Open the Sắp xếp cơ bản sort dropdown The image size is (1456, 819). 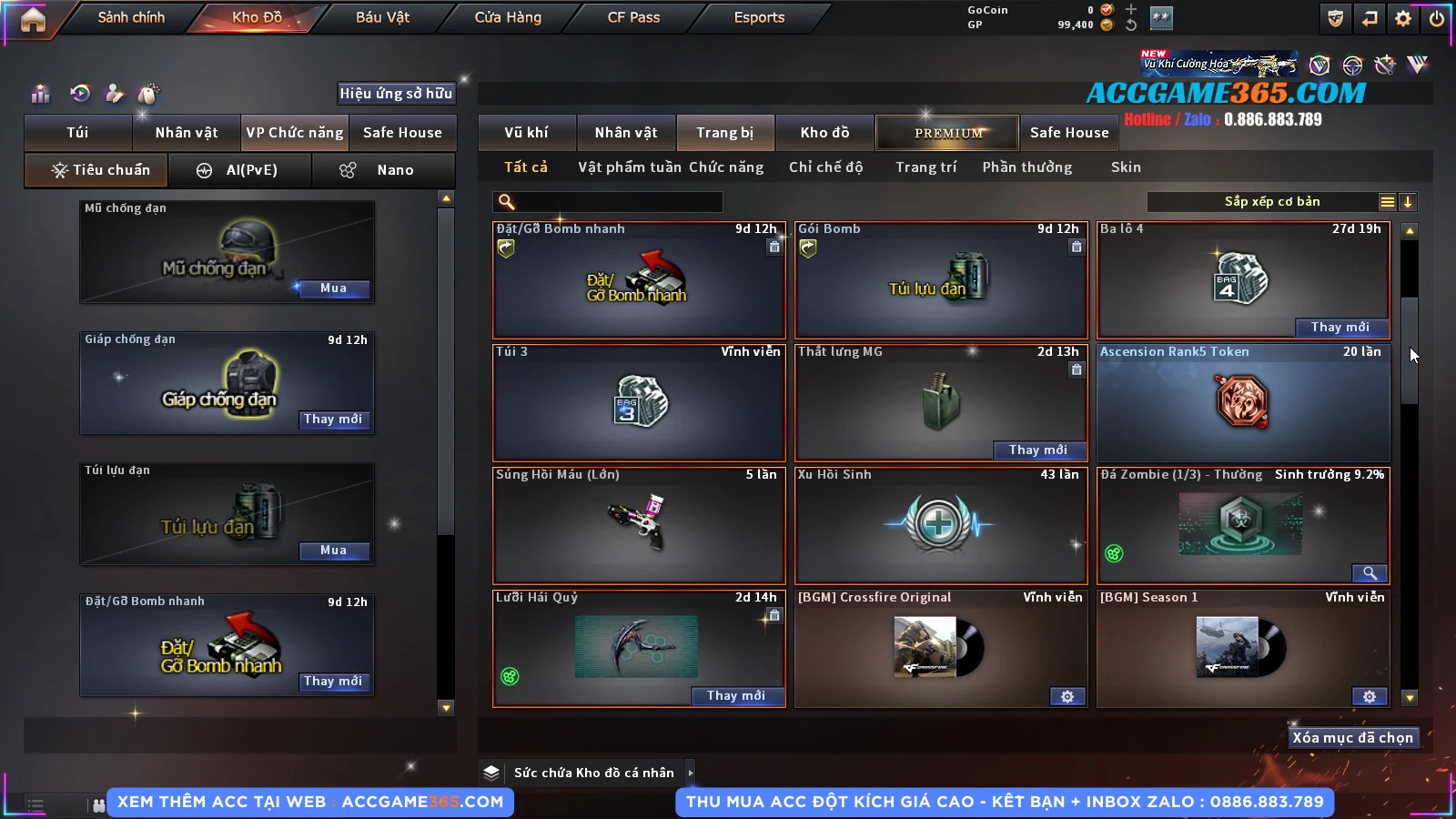pyautogui.click(x=1272, y=202)
